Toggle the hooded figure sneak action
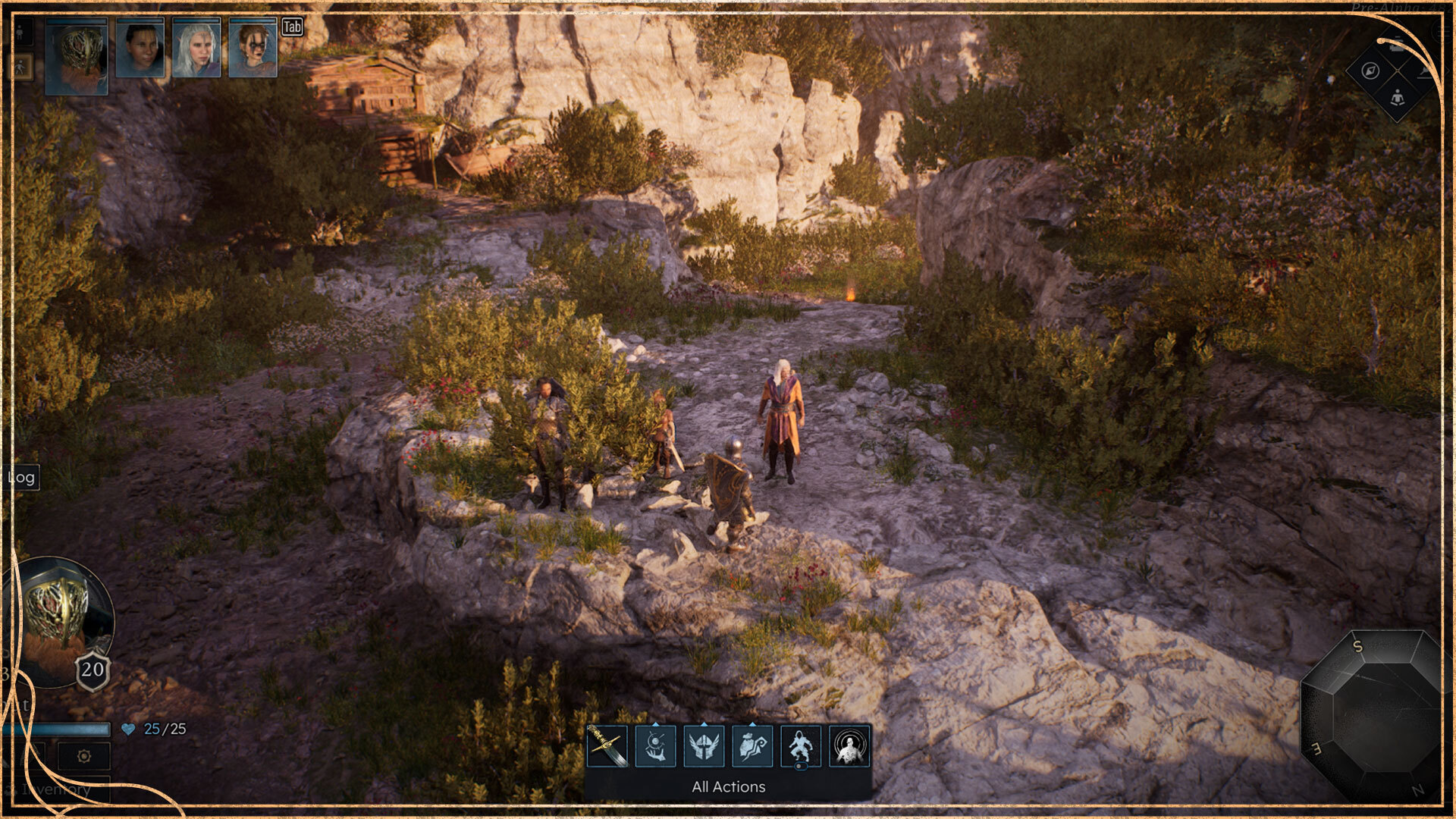This screenshot has height=819, width=1456. 801,746
